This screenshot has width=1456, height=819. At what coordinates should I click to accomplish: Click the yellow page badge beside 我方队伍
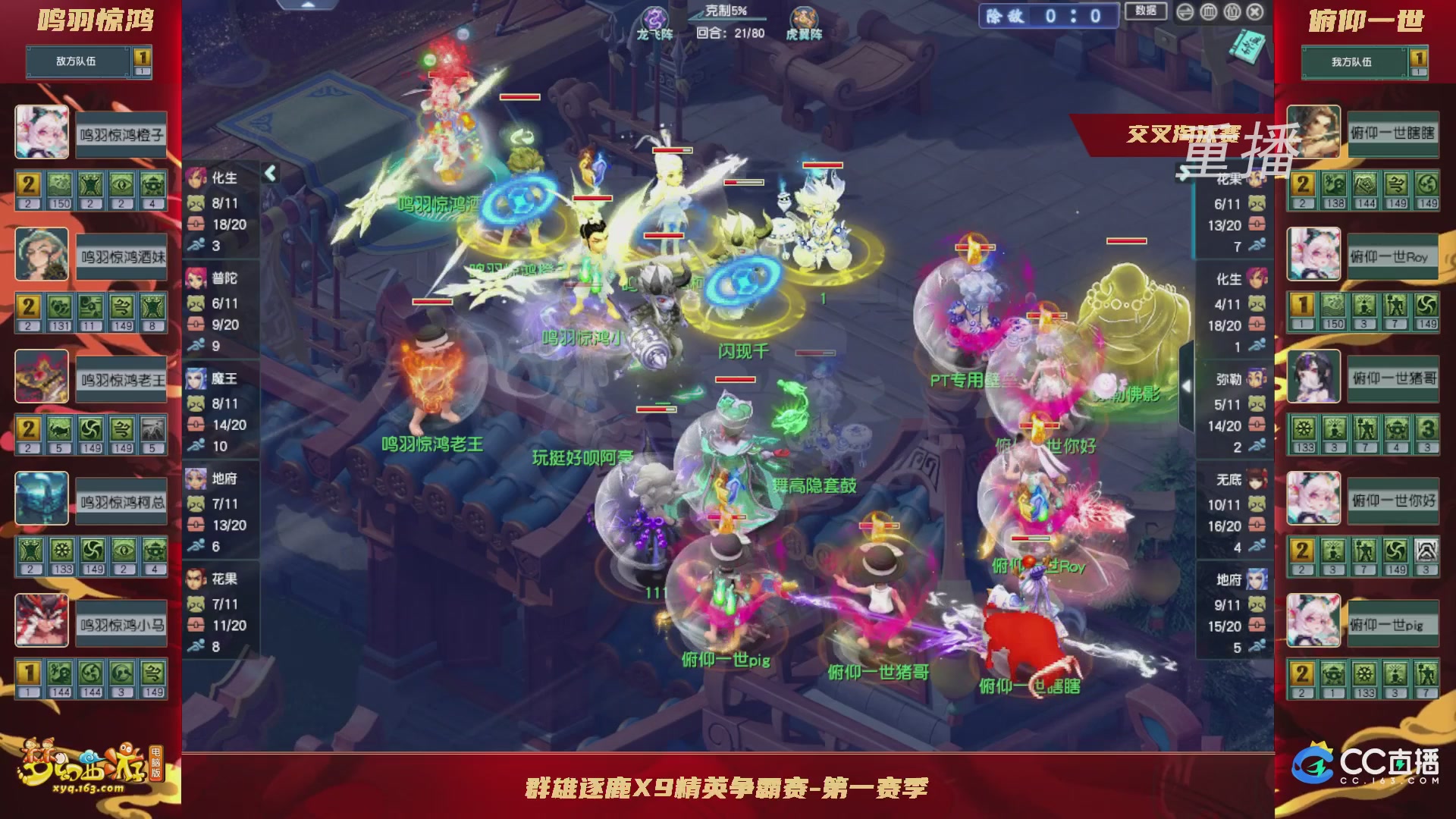pyautogui.click(x=1418, y=58)
